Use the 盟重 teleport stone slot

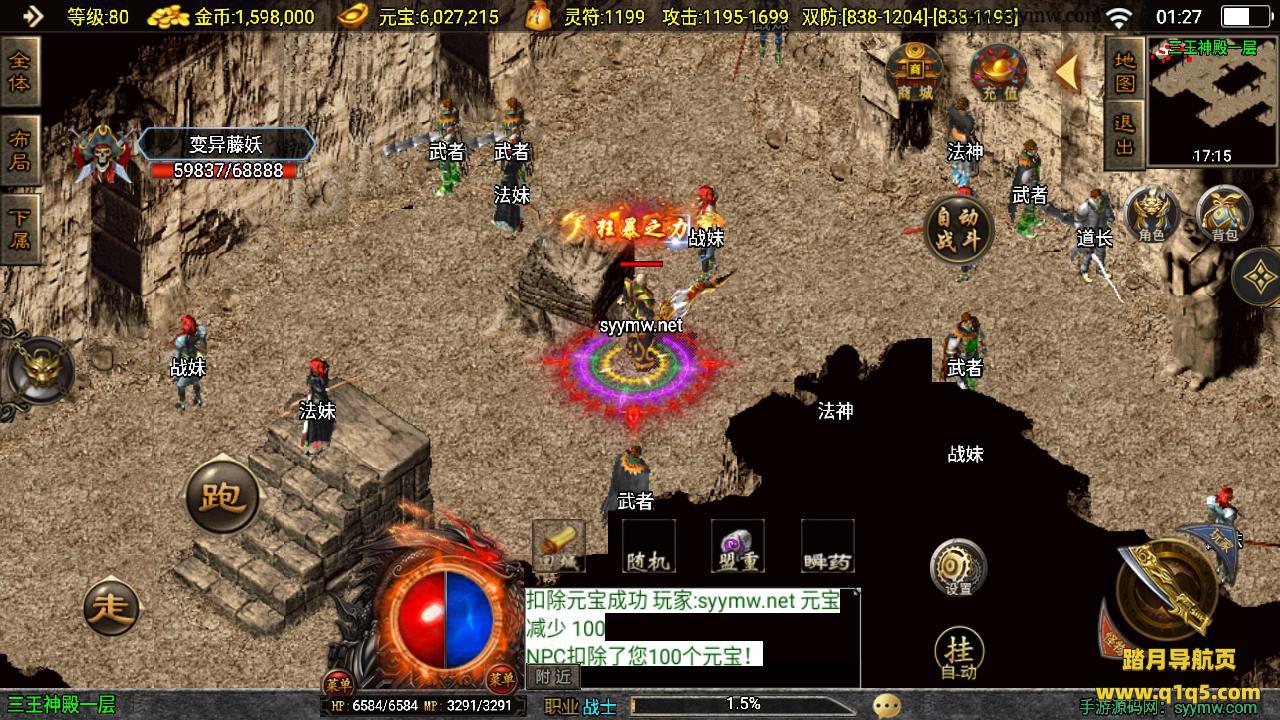click(738, 547)
